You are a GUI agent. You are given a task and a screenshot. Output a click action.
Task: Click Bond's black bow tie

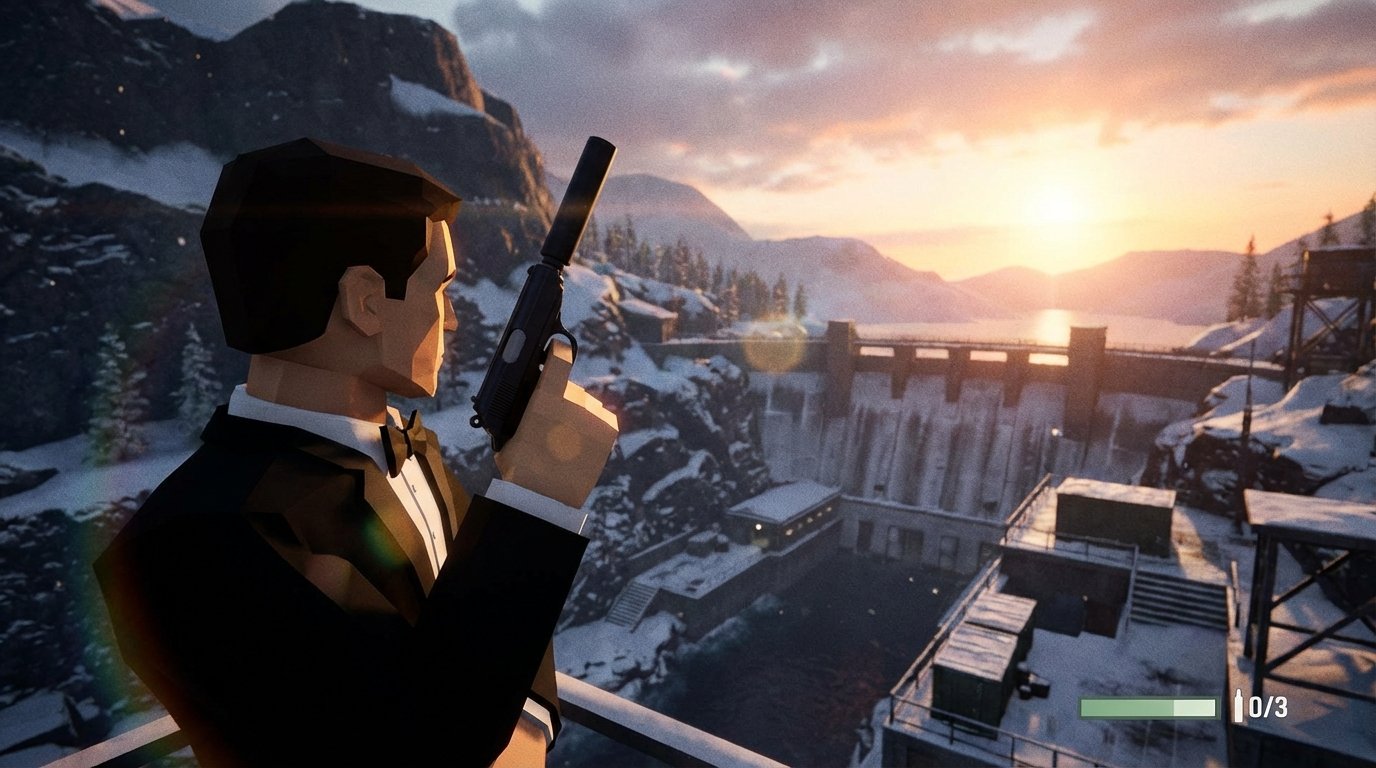pos(400,440)
